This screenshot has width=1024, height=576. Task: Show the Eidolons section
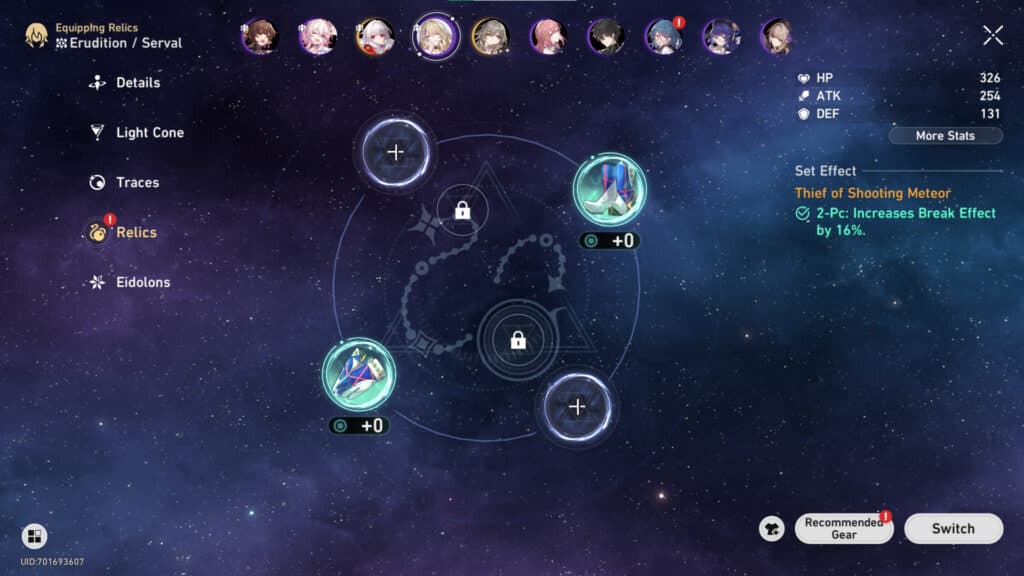[142, 283]
